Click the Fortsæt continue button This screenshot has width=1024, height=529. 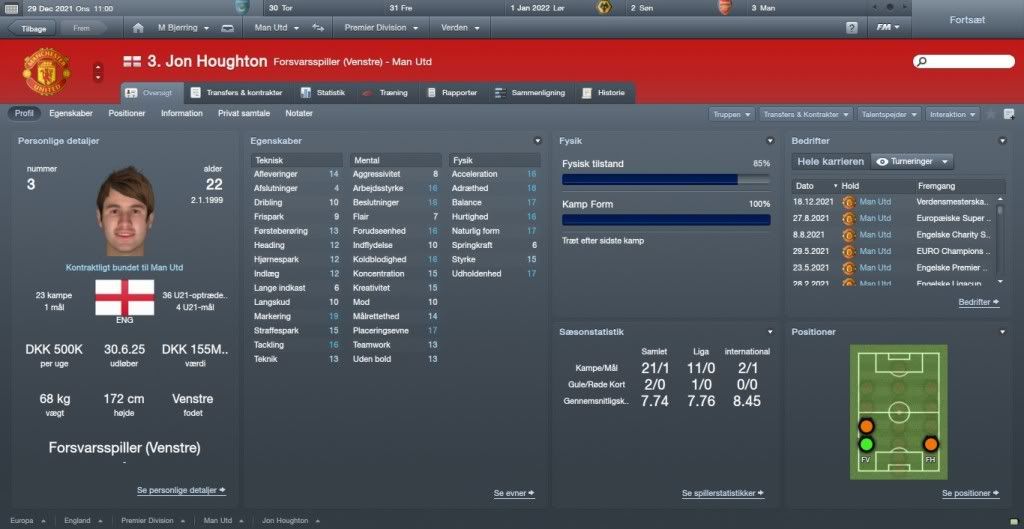click(x=969, y=19)
